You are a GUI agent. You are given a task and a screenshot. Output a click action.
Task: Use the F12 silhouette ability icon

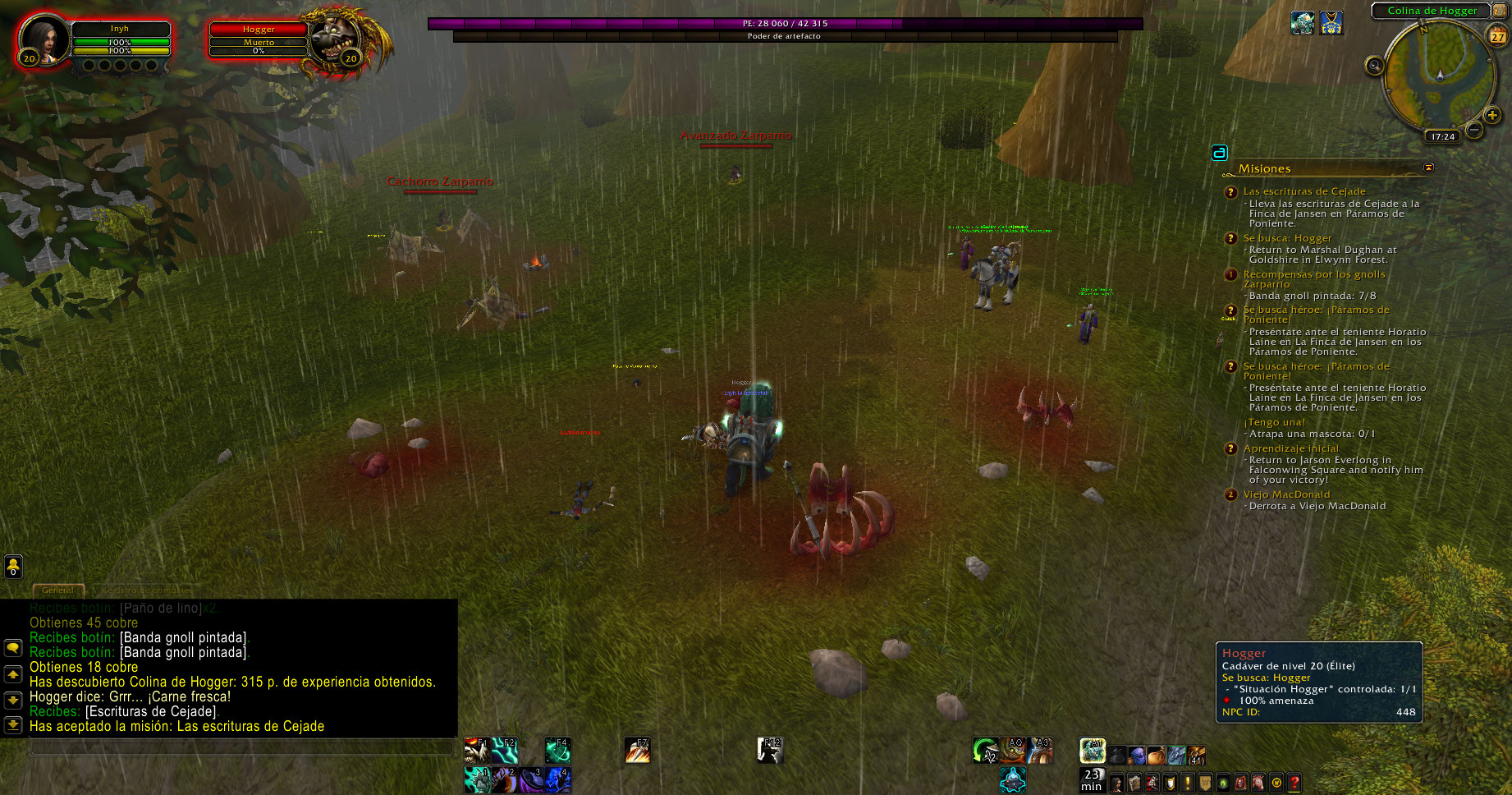click(770, 750)
